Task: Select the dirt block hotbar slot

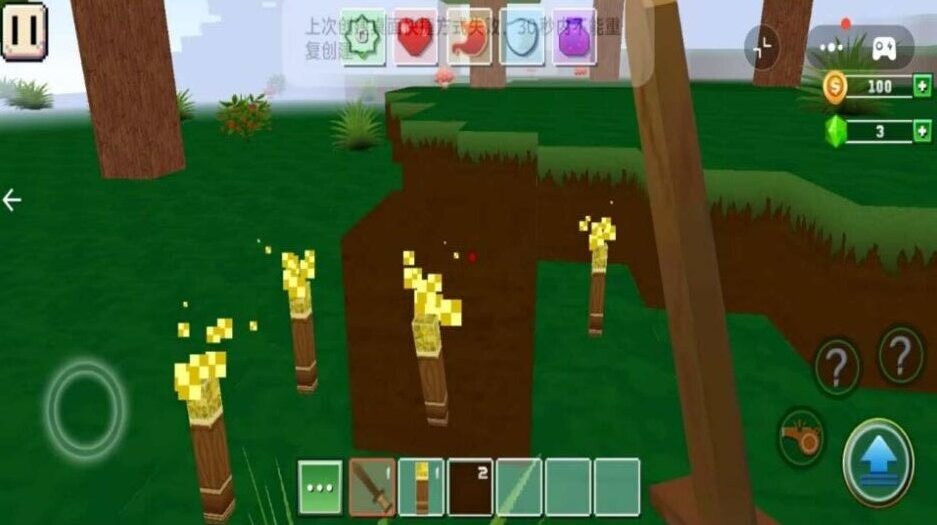Action: tap(470, 486)
